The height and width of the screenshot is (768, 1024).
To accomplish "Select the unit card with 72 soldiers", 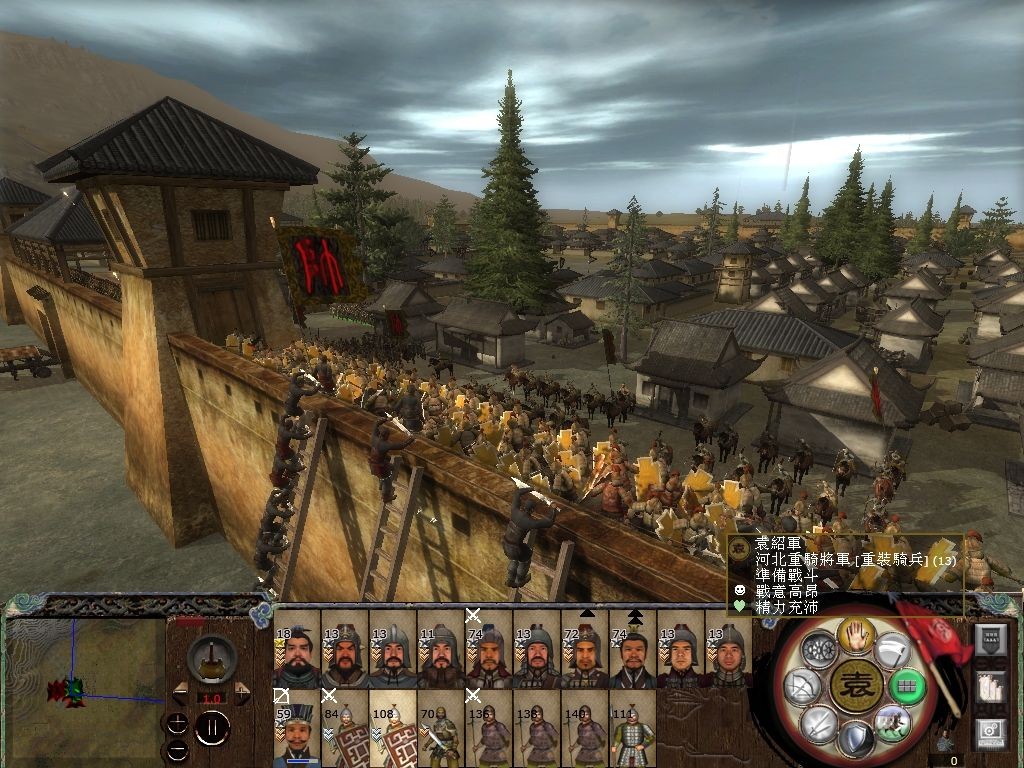I will coord(584,656).
